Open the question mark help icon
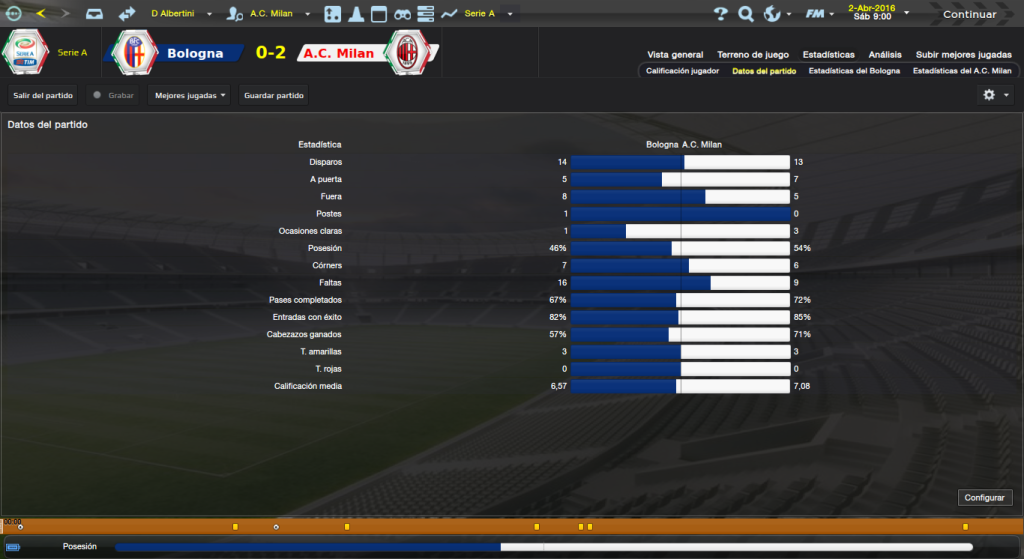 [x=721, y=14]
